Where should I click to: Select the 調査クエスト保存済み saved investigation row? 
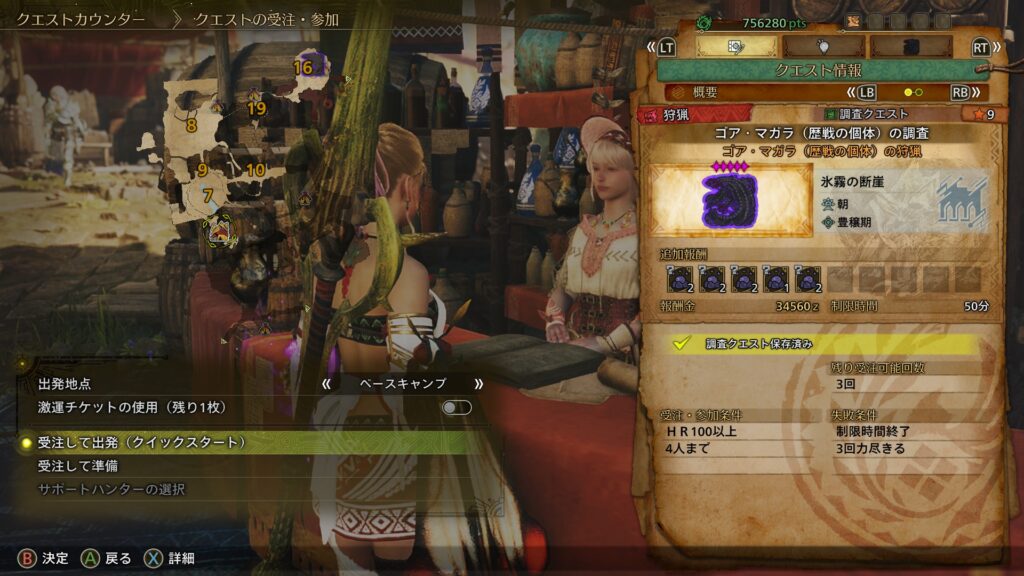tap(820, 343)
